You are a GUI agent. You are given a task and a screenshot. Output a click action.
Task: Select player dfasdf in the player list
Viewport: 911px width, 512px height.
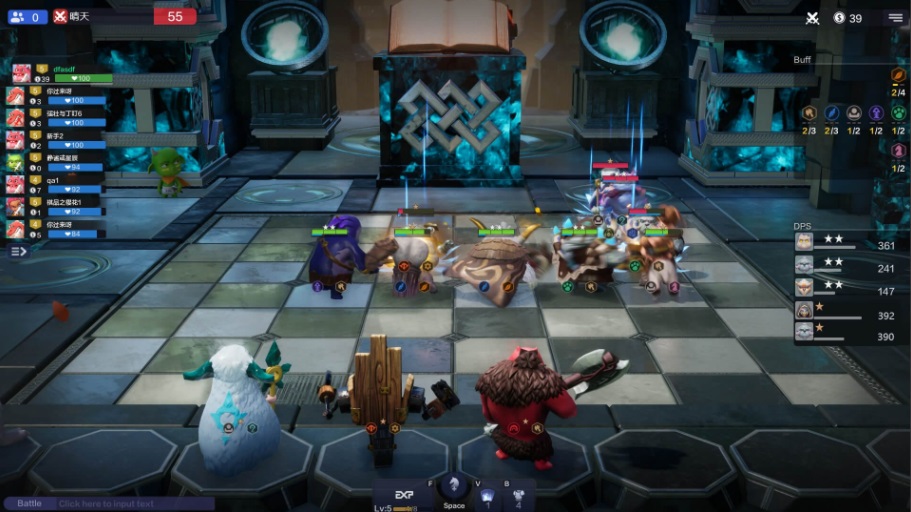click(60, 73)
